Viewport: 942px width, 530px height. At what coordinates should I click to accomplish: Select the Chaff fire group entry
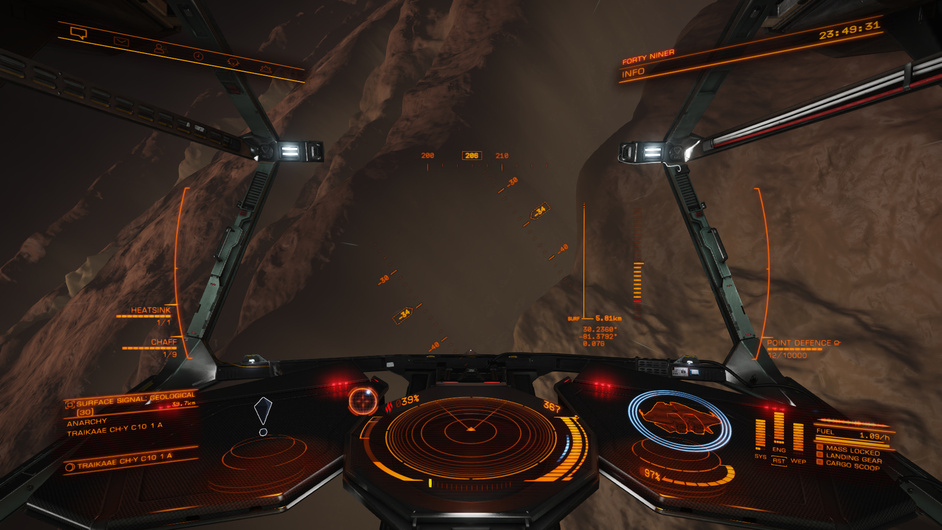click(x=163, y=342)
